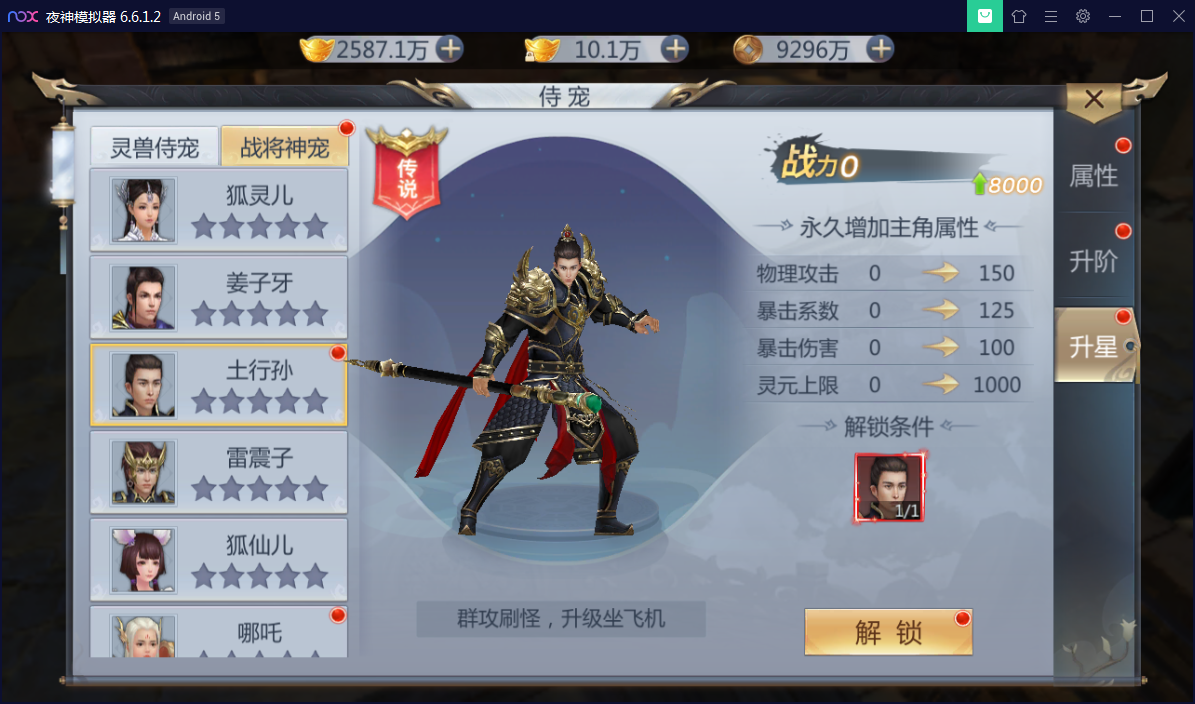Select the 姜子牙 pet entry
The width and height of the screenshot is (1195, 704).
pos(219,298)
